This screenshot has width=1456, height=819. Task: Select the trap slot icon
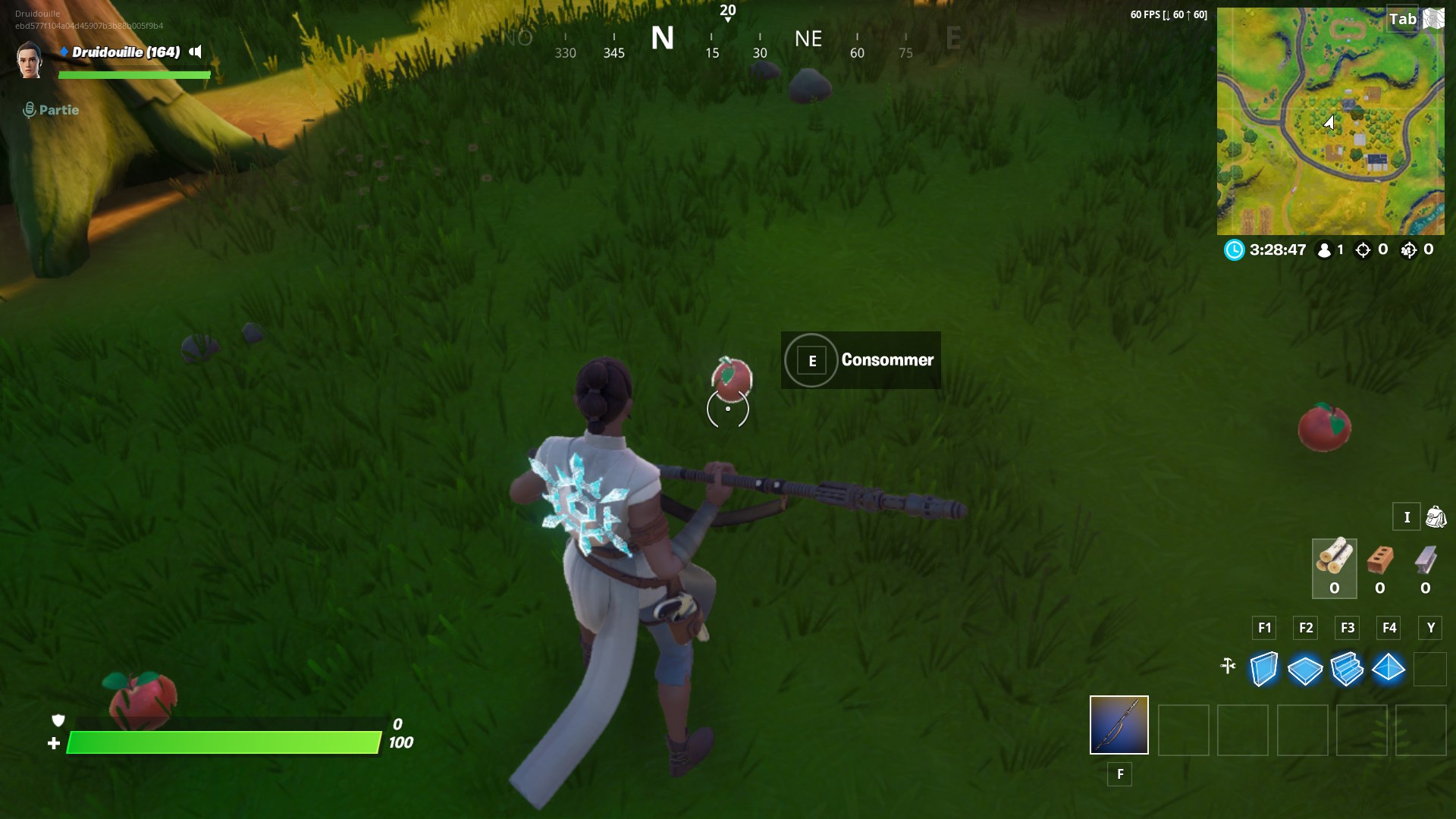pos(1430,669)
